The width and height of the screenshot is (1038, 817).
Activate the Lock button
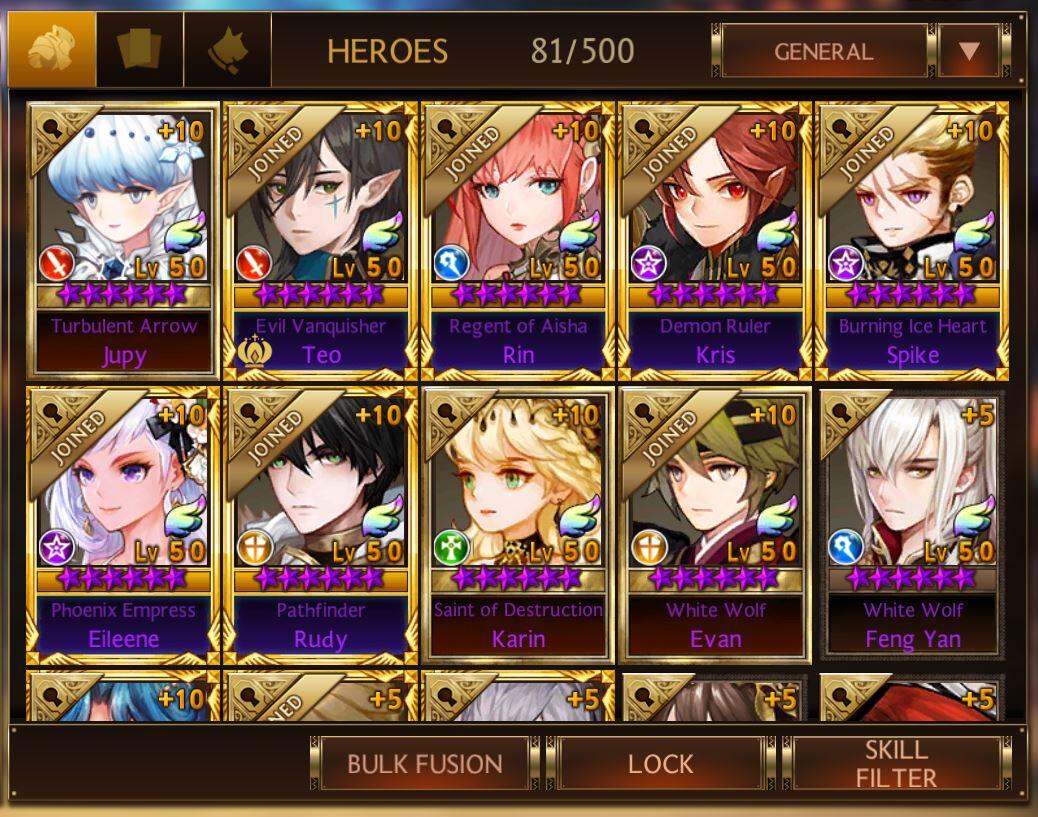point(660,764)
